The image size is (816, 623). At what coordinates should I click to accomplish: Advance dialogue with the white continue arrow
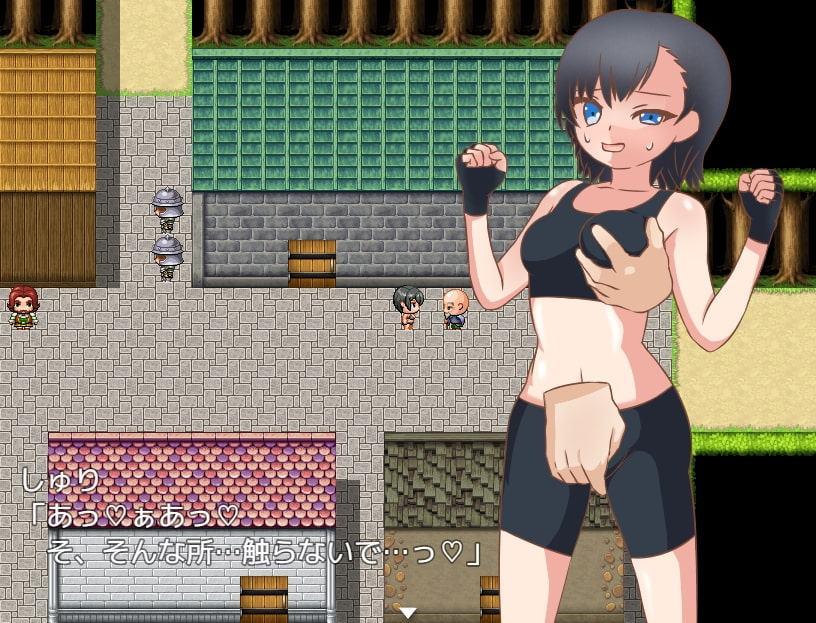[408, 612]
